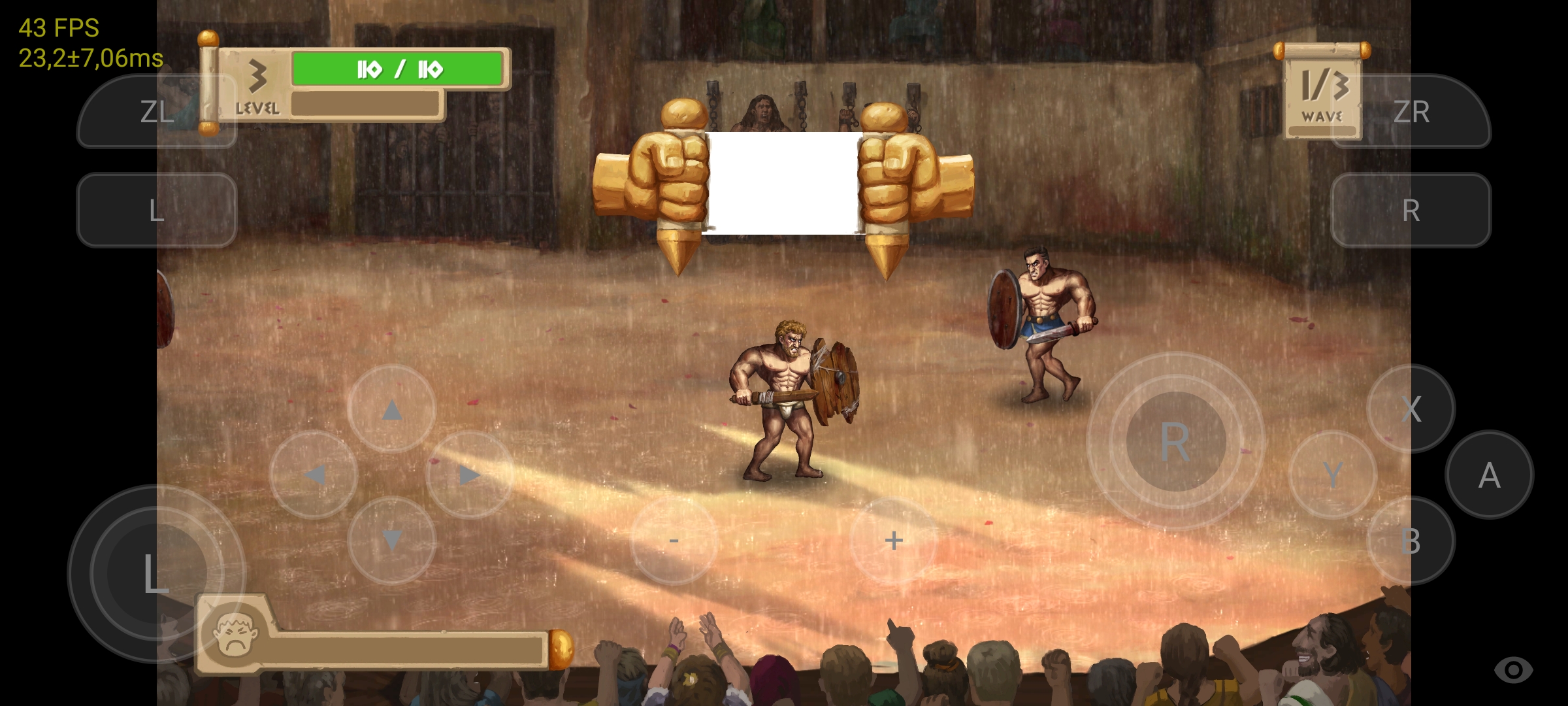1568x706 pixels.
Task: Tap the right analog stick labeled R
Action: (x=1176, y=445)
